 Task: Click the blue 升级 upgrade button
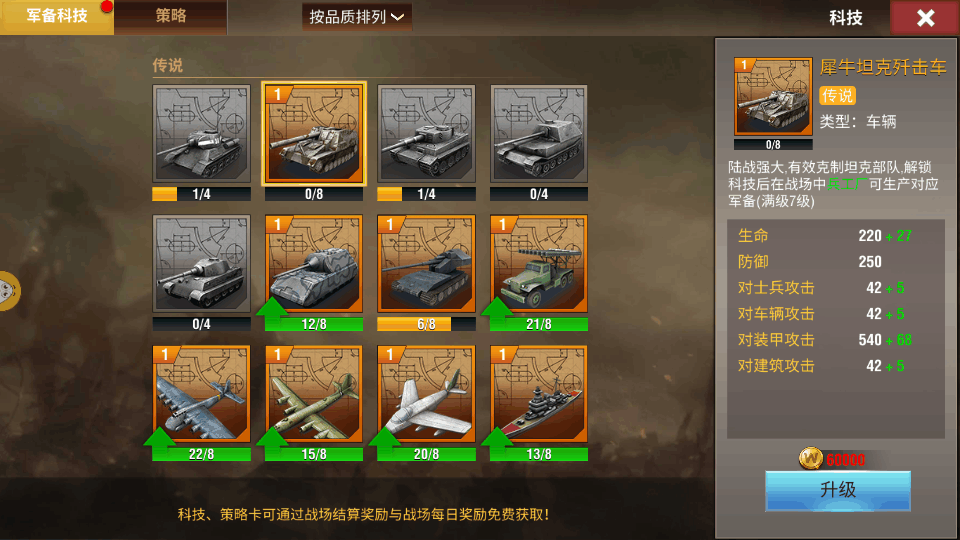pos(837,490)
